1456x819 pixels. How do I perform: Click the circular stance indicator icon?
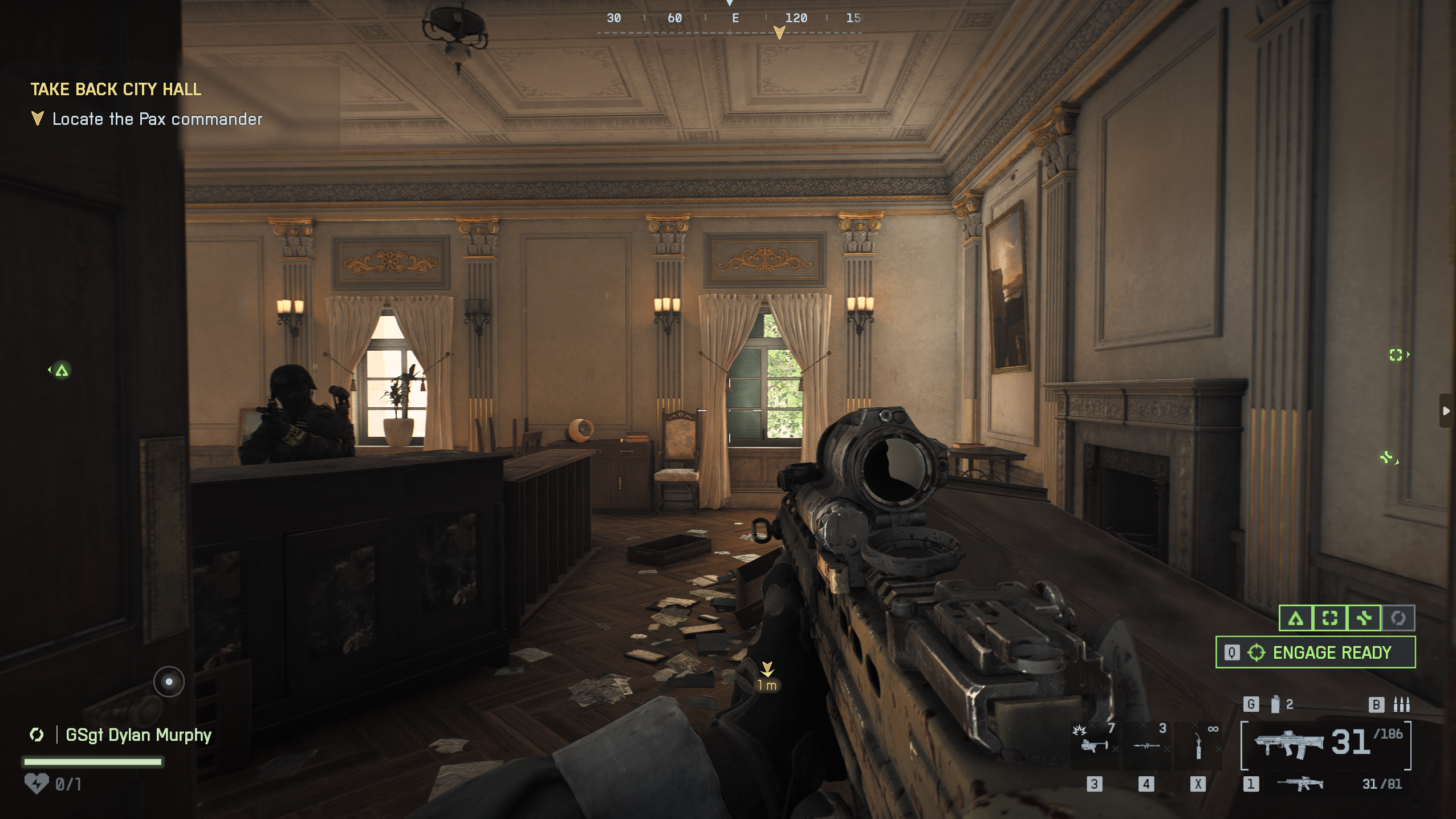pyautogui.click(x=169, y=682)
